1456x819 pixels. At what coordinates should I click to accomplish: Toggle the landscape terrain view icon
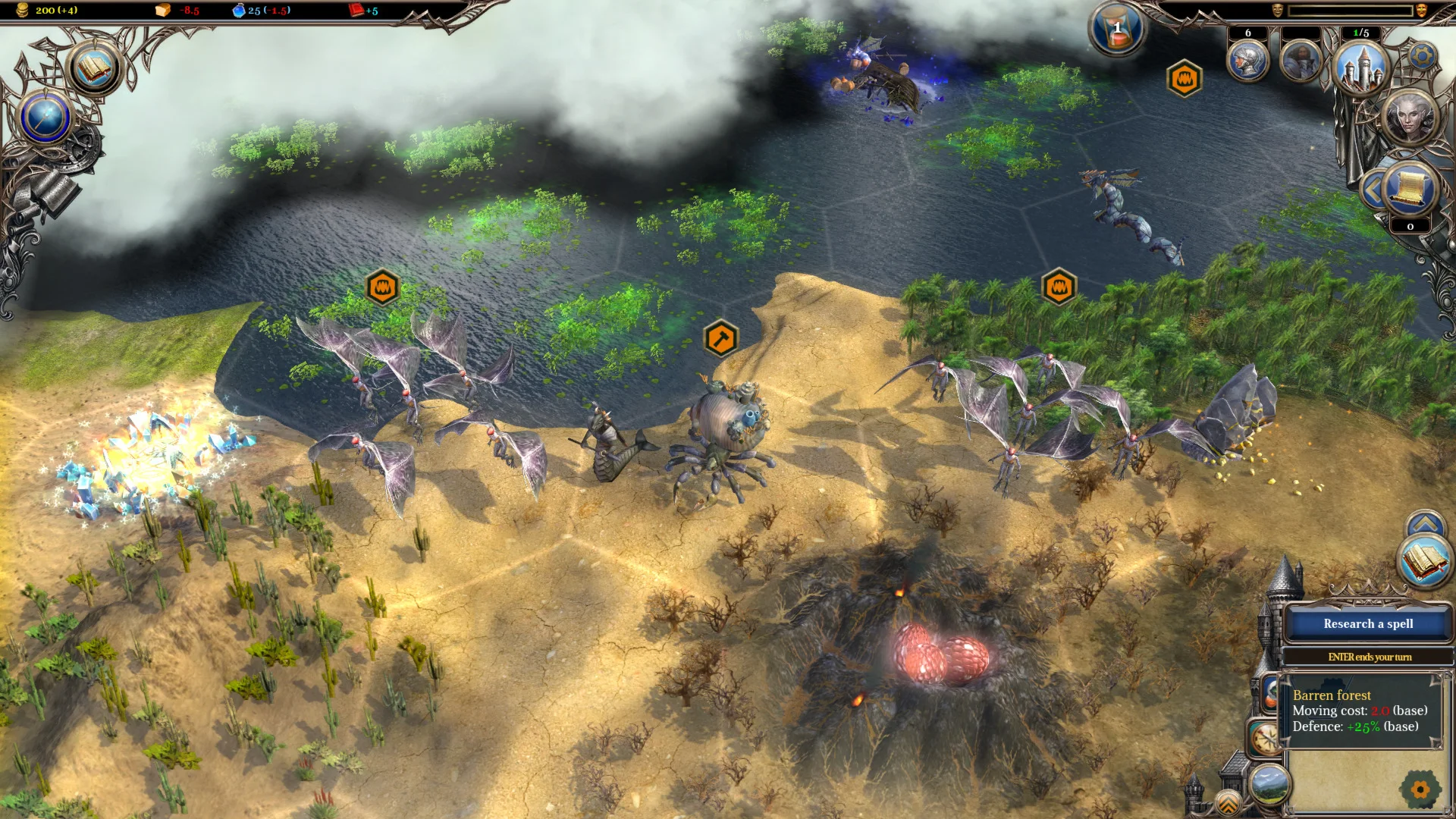tap(1269, 783)
